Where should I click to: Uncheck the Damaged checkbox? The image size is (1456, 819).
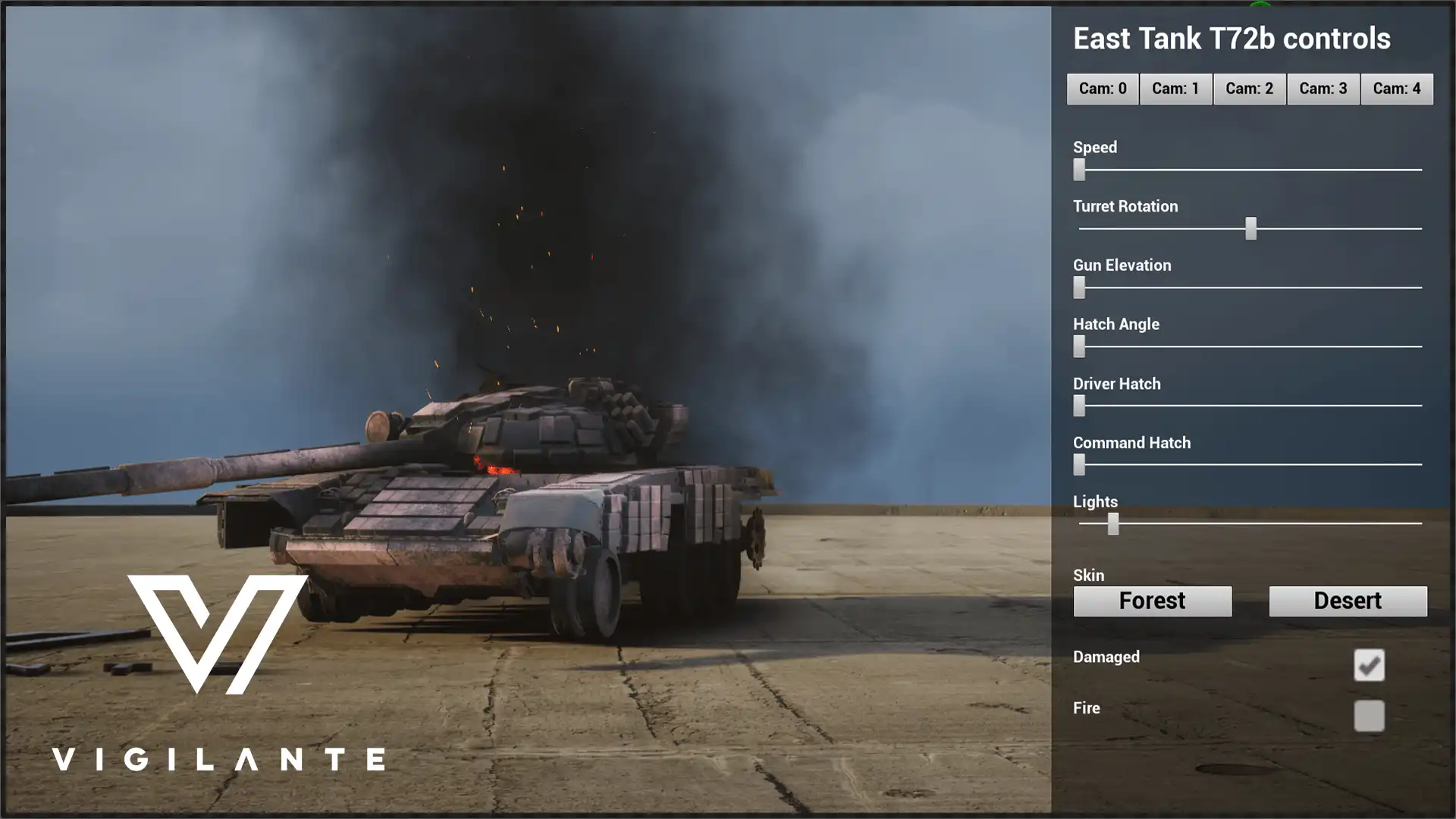coord(1369,665)
